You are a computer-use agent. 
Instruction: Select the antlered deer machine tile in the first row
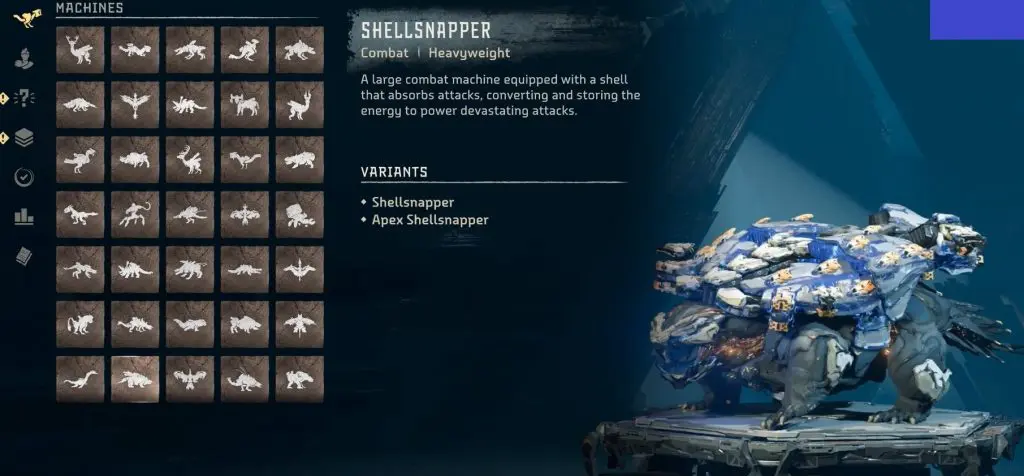pos(81,49)
